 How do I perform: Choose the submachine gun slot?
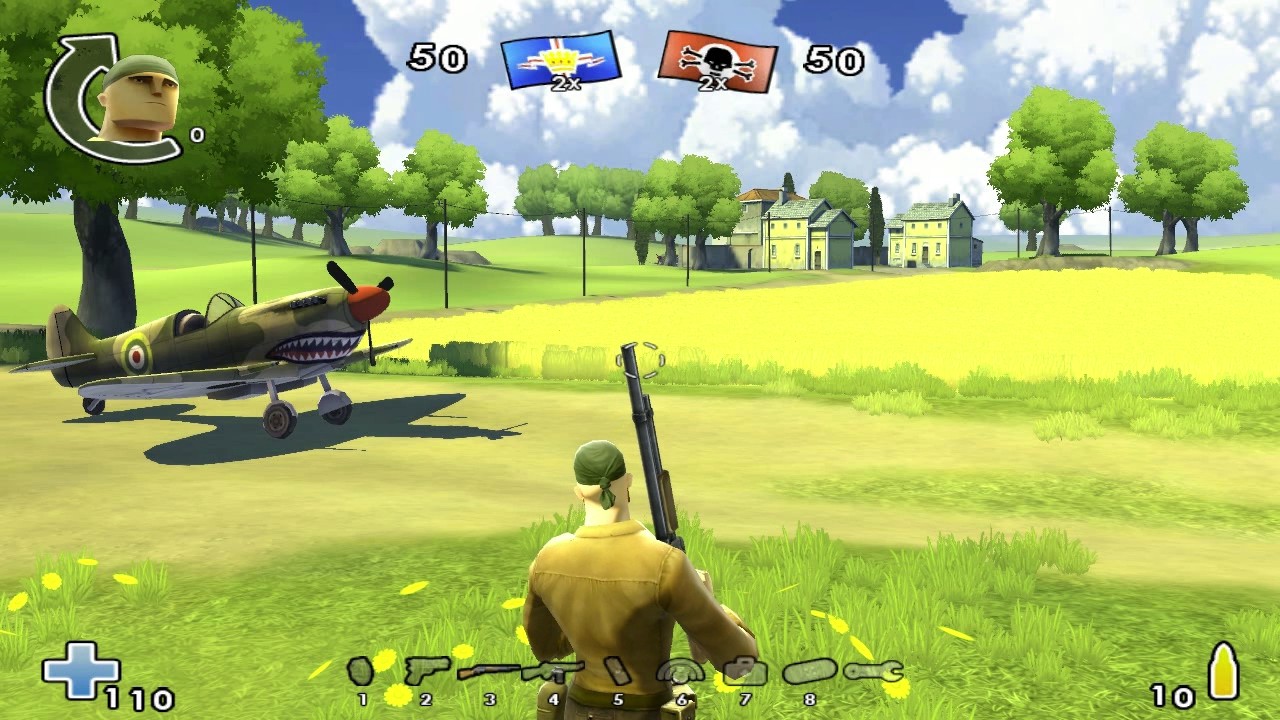(x=553, y=671)
